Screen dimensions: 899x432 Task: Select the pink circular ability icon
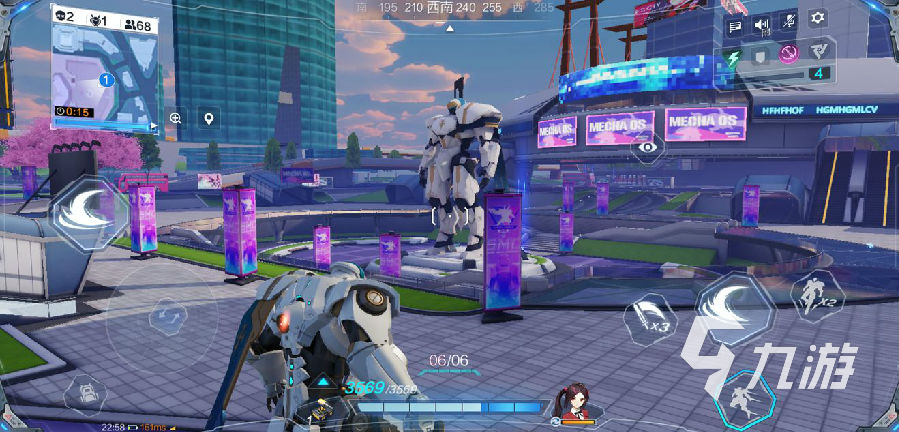click(789, 54)
